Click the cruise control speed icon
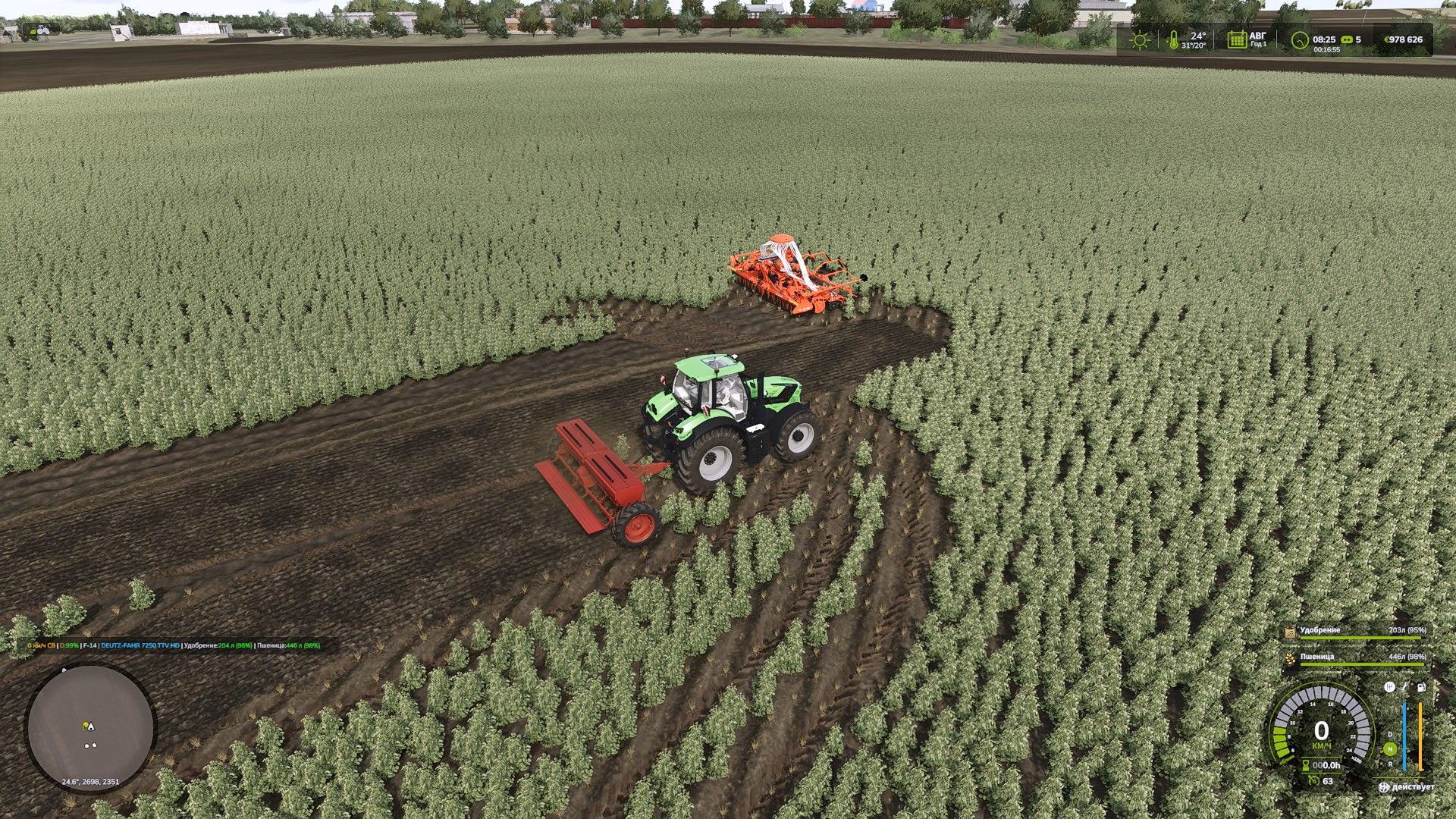1456x819 pixels. (1313, 780)
